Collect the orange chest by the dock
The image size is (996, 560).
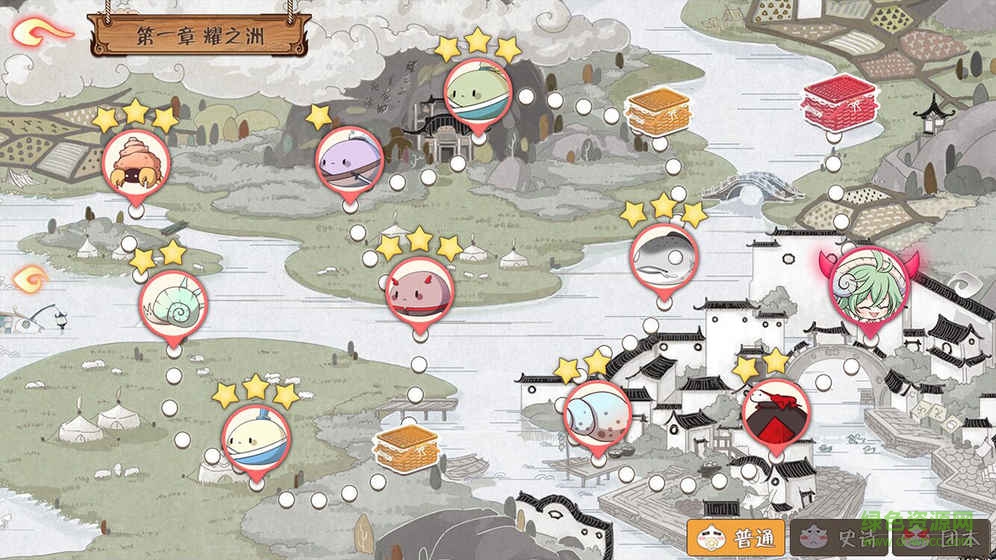pos(406,447)
